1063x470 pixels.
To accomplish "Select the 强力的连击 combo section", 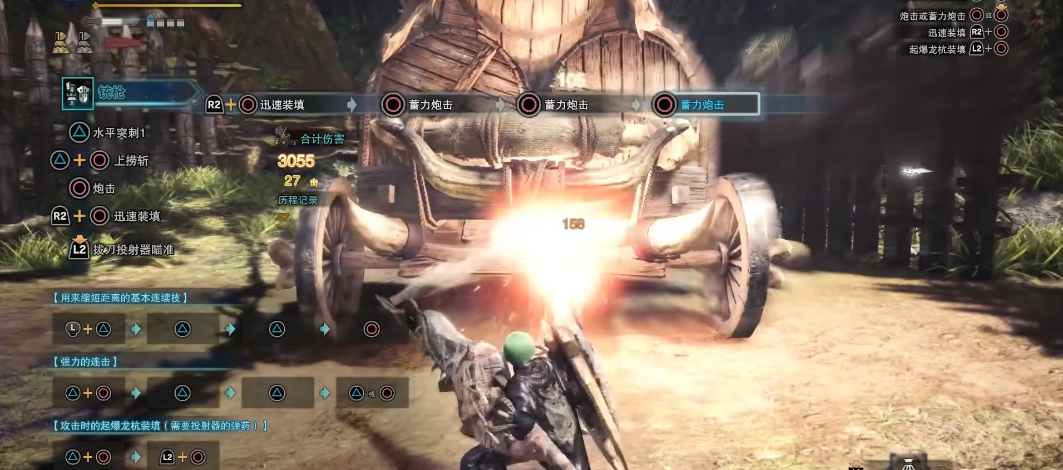I will [85, 360].
